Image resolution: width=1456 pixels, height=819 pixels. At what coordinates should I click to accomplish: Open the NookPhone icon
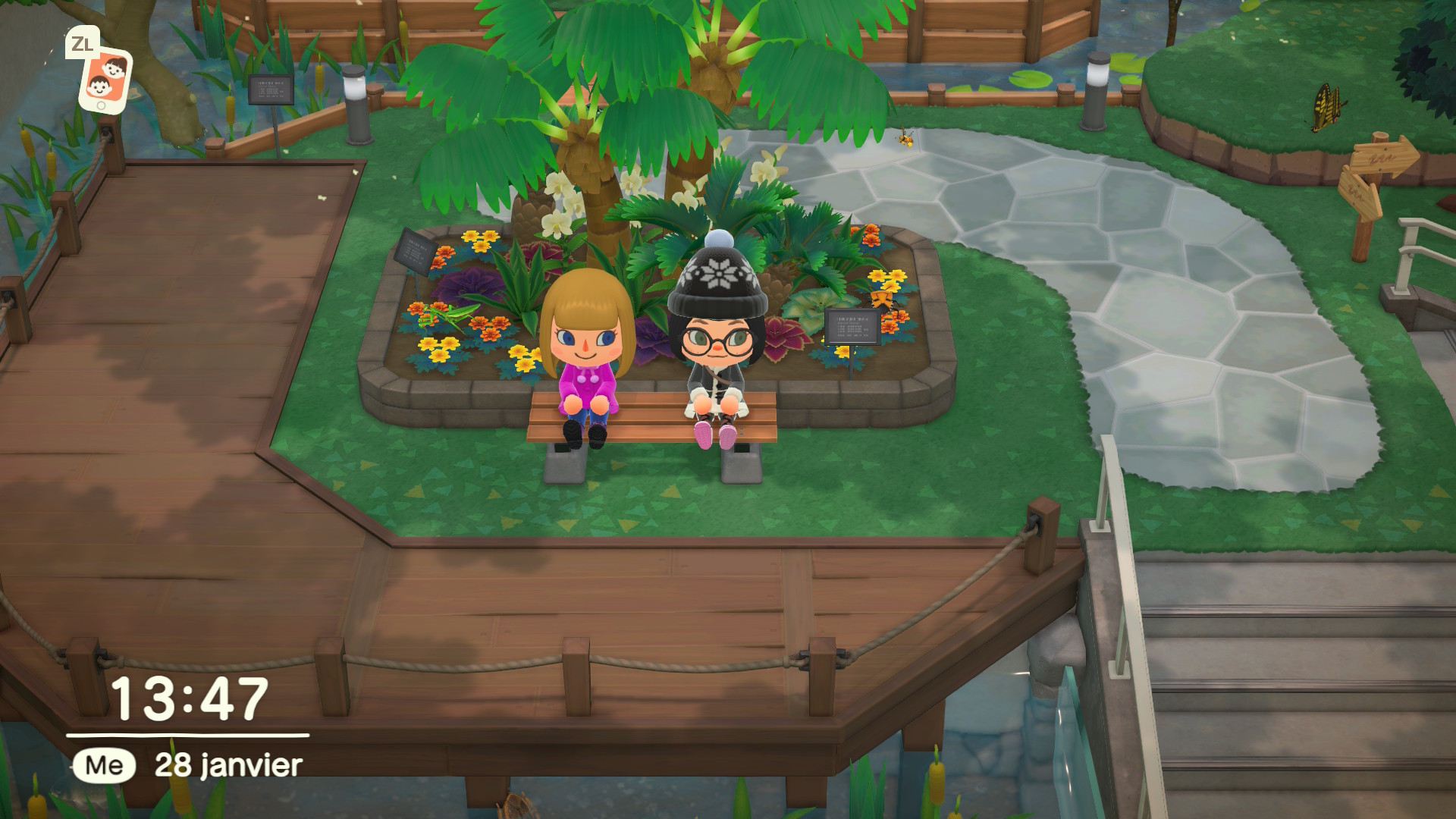pyautogui.click(x=105, y=79)
